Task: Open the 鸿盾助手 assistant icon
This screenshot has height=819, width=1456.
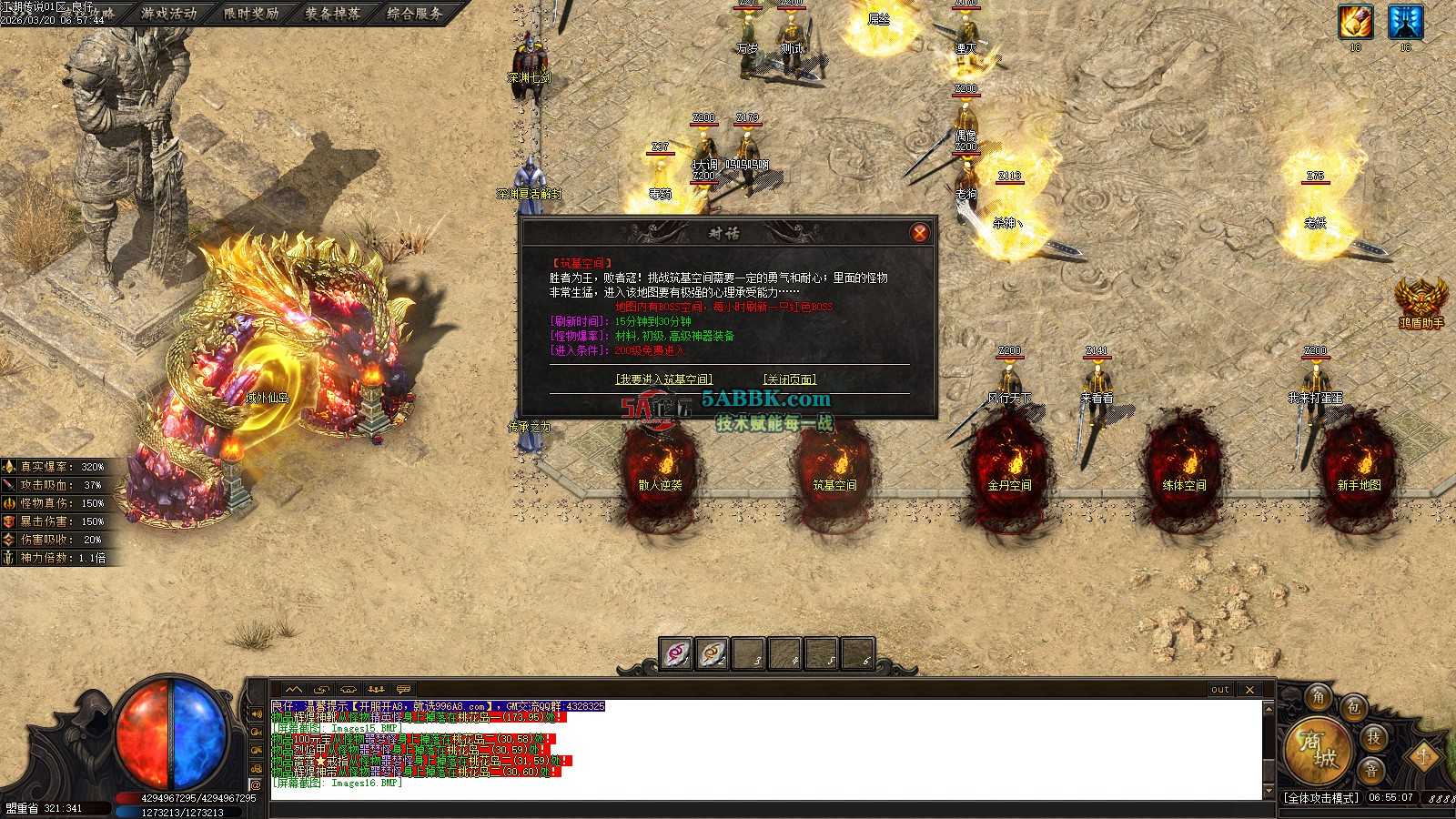Action: click(x=1421, y=301)
